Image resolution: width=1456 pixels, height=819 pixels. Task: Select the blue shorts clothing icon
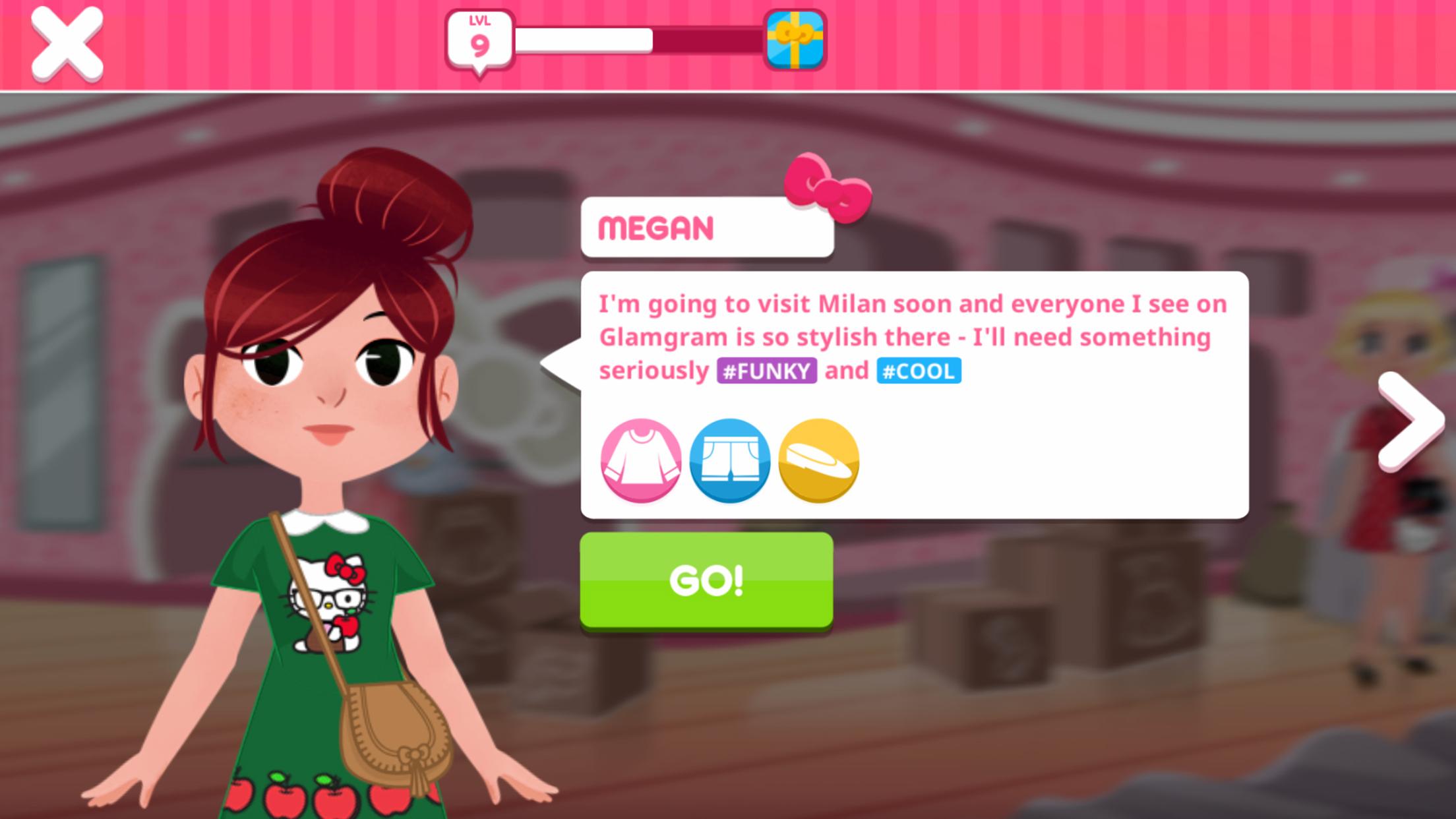pos(729,460)
